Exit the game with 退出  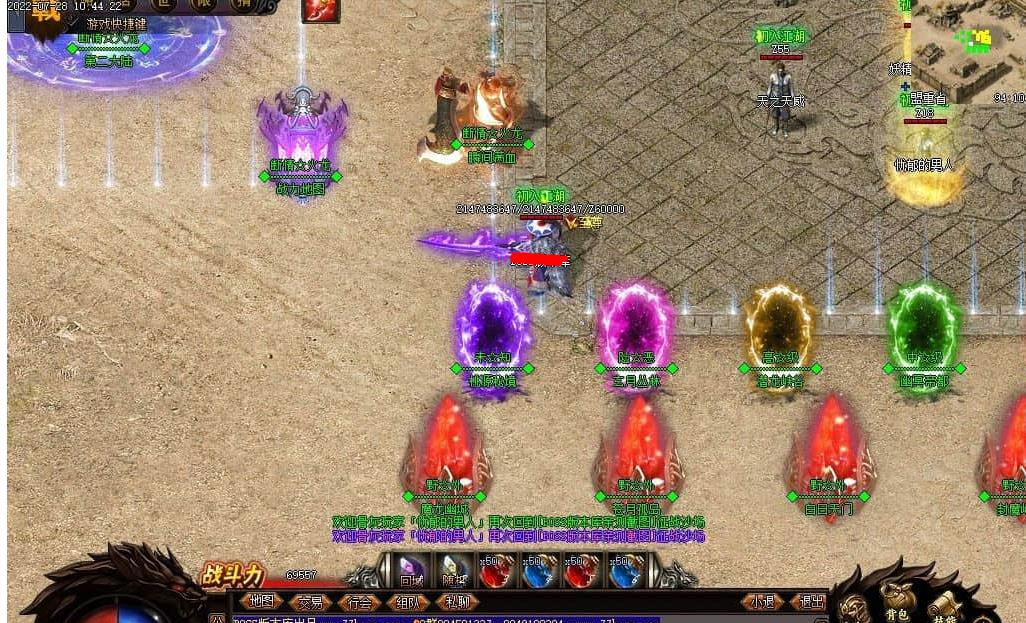810,601
